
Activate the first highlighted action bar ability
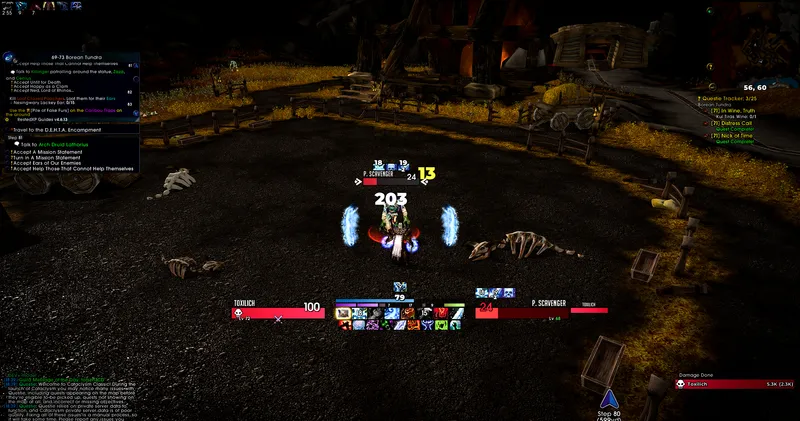(x=344, y=313)
